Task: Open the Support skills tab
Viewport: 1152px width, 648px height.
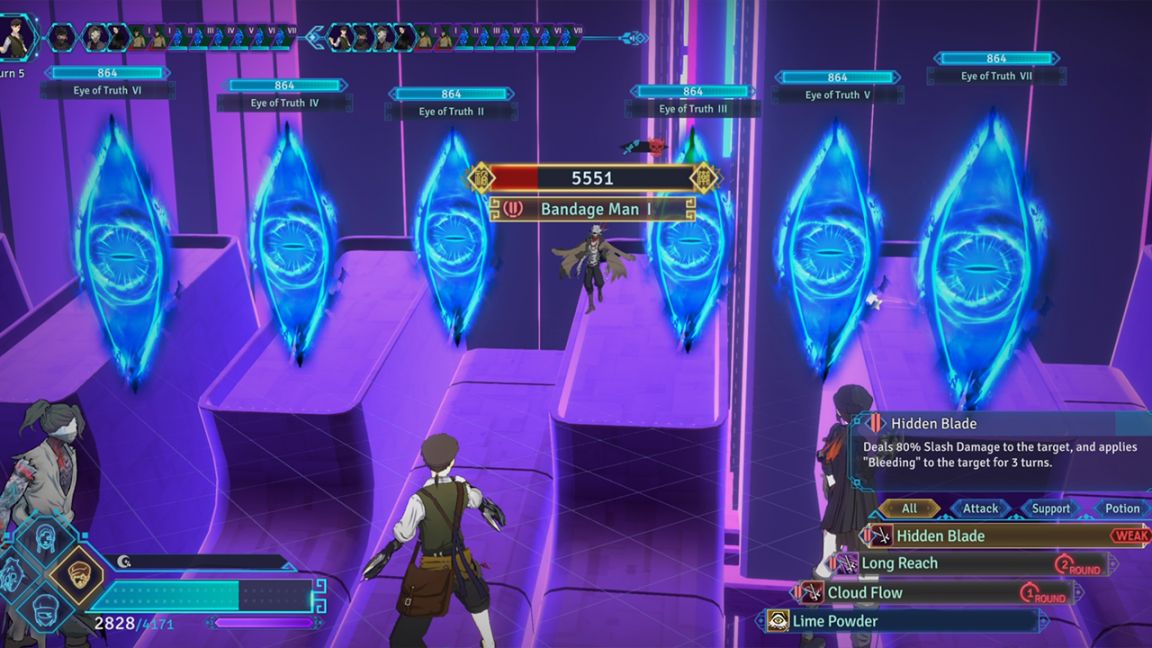Action: [1051, 509]
